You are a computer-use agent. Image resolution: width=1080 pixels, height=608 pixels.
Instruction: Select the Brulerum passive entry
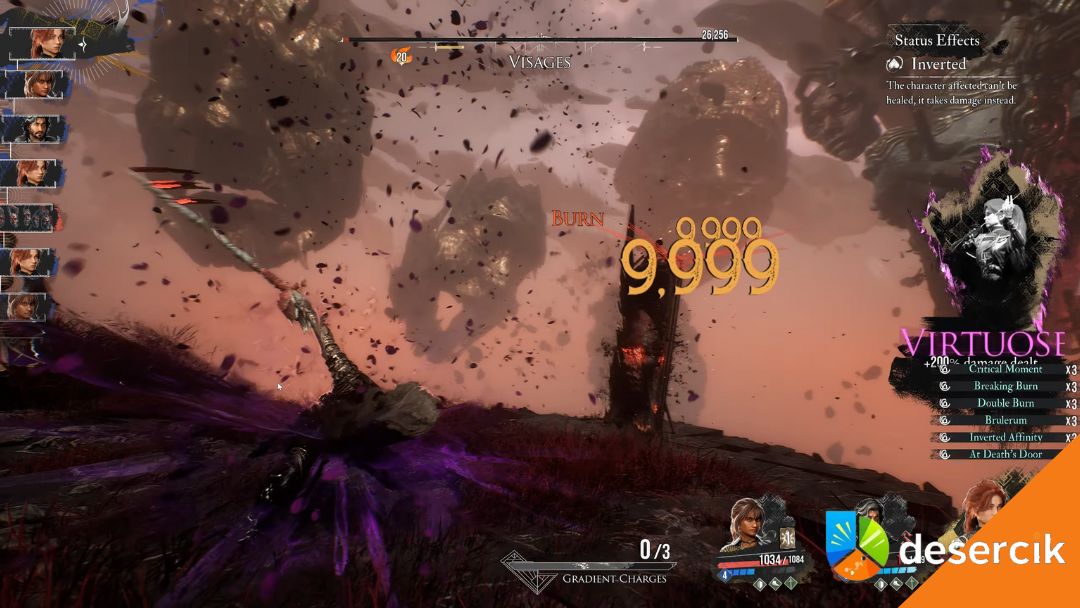(1005, 420)
